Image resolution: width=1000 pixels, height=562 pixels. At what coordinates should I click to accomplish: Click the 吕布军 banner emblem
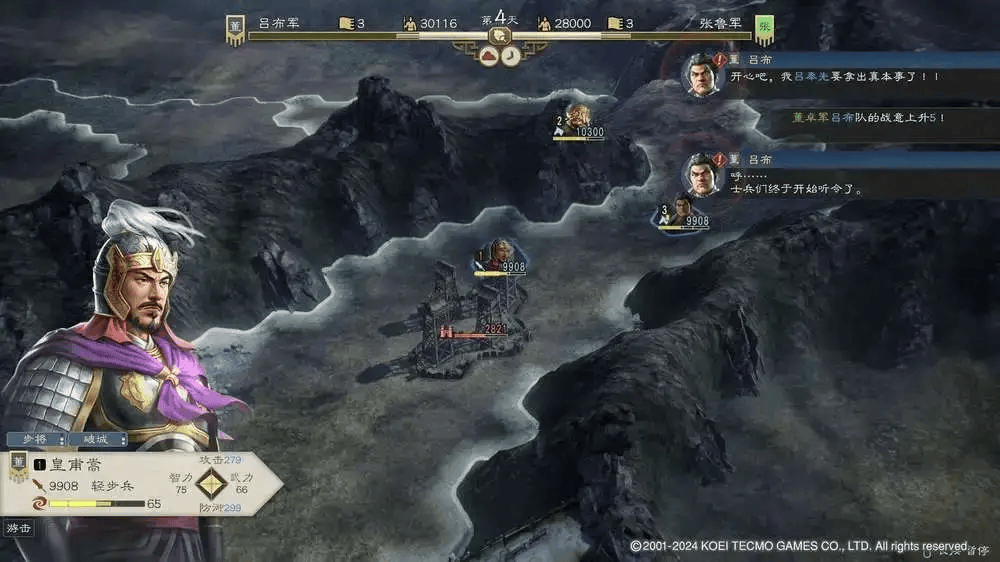[x=235, y=28]
